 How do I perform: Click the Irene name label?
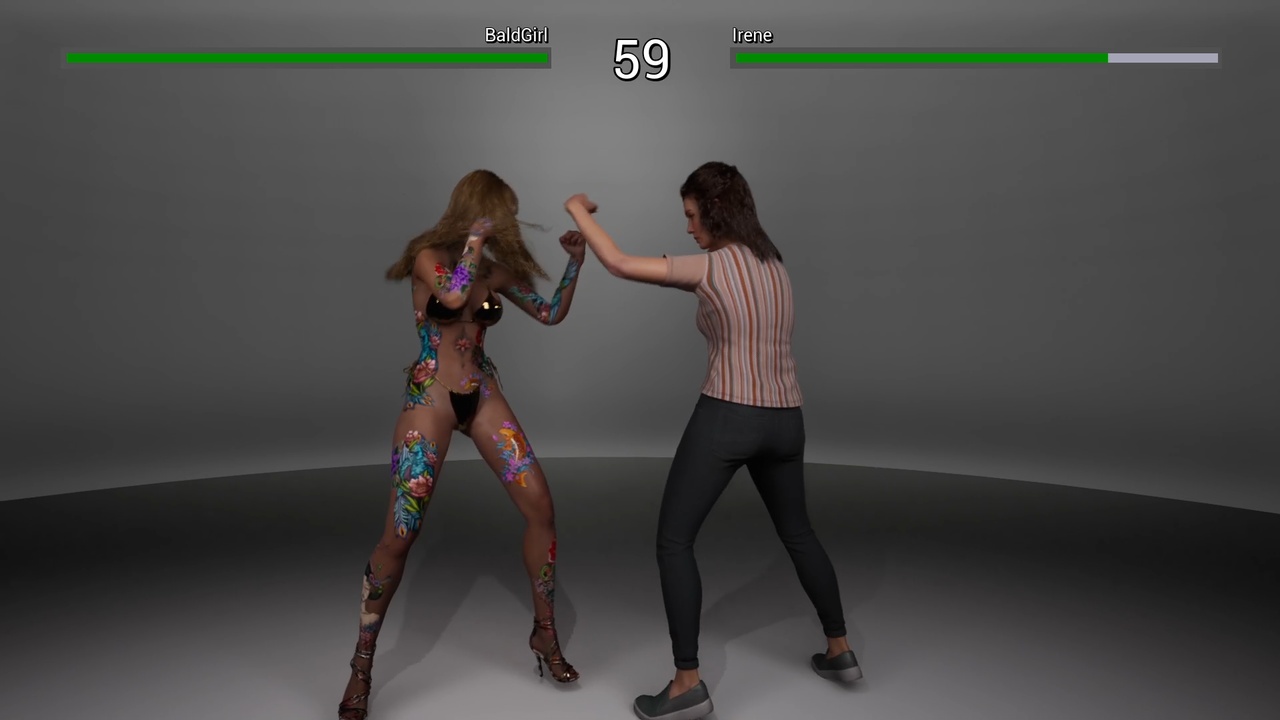tap(752, 35)
